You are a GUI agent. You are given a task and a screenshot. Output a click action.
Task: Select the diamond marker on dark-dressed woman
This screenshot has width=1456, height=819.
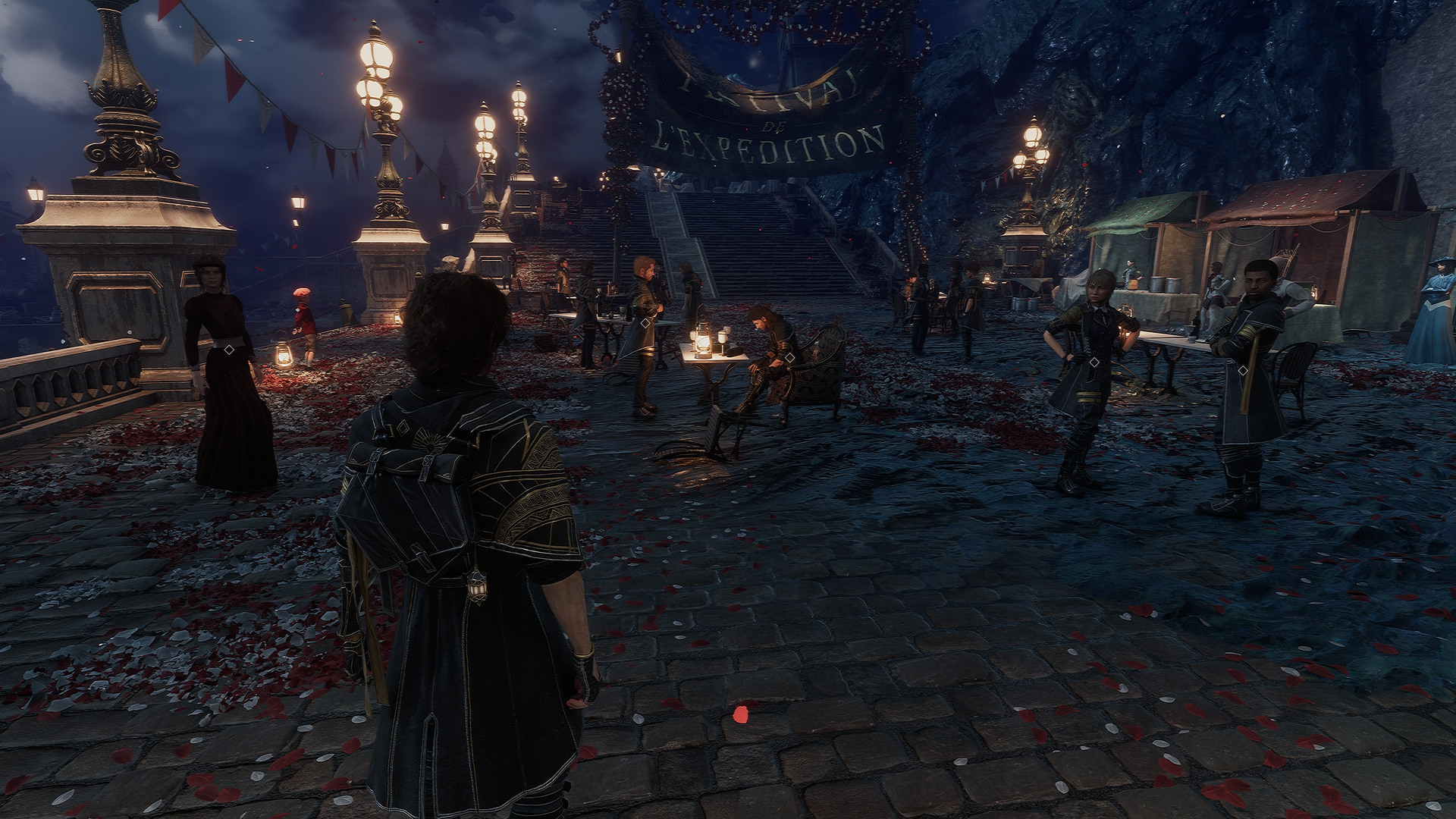click(228, 349)
